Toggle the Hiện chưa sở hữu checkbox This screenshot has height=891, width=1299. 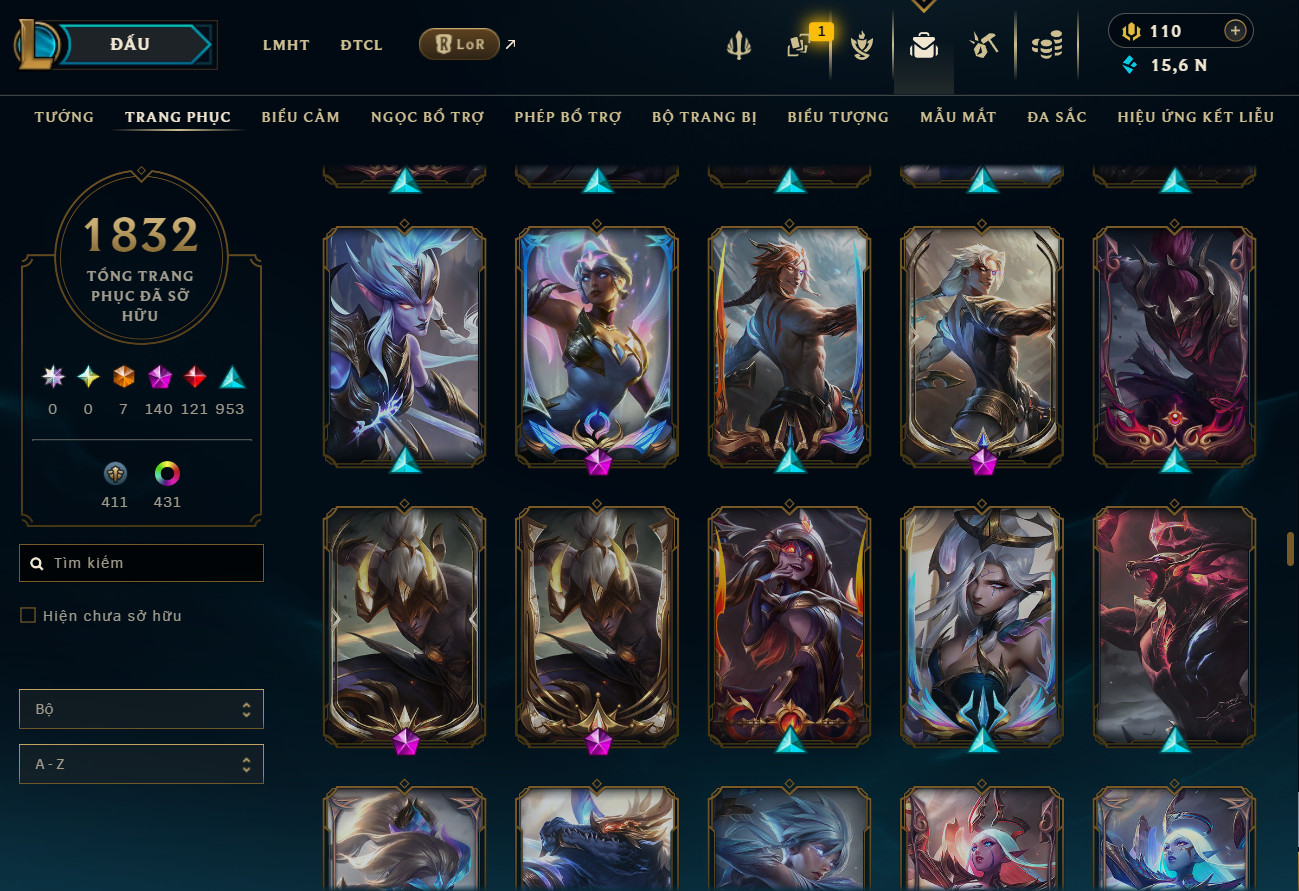(x=28, y=616)
